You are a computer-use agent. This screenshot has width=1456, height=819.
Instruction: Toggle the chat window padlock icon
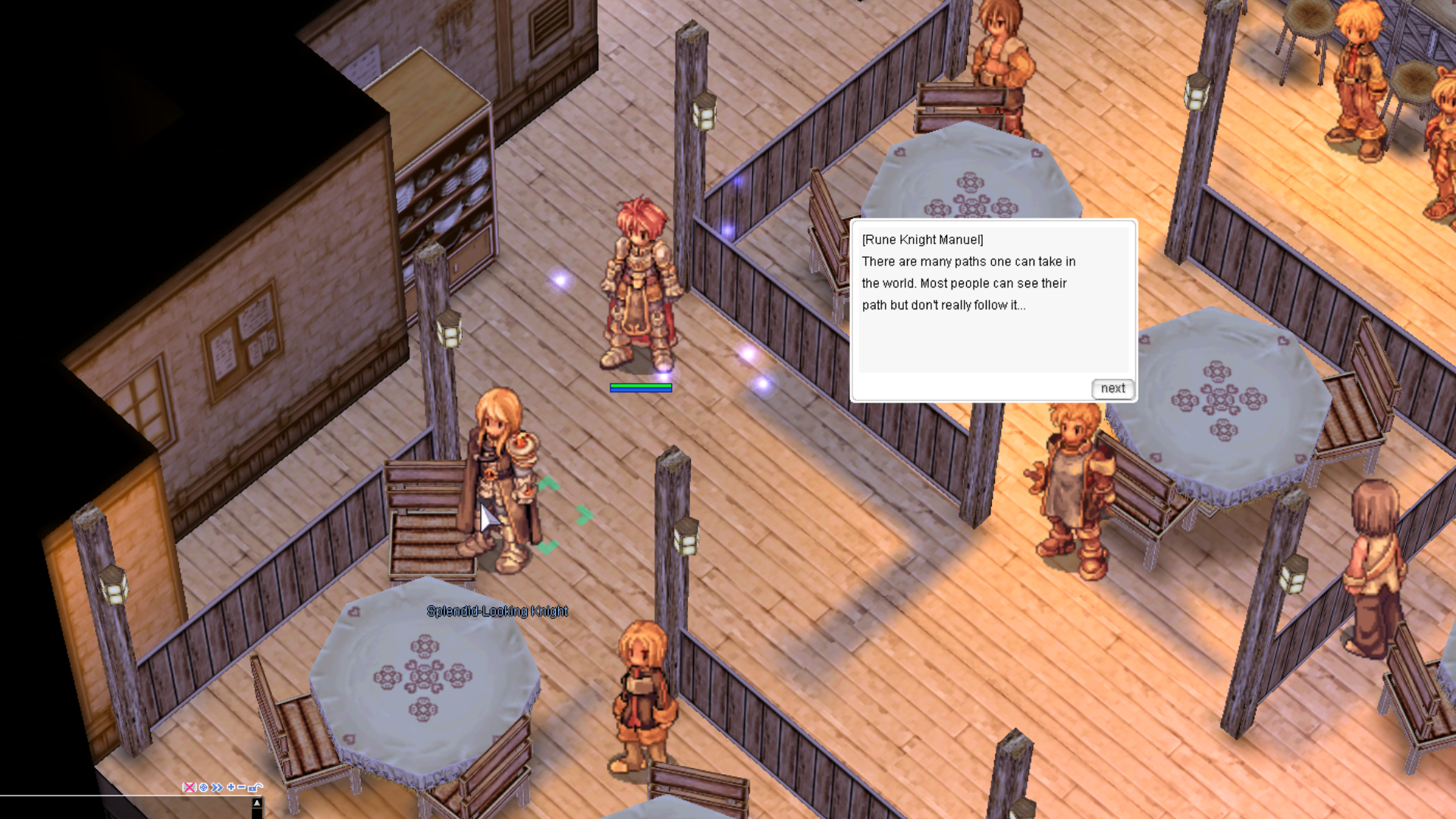(x=255, y=787)
